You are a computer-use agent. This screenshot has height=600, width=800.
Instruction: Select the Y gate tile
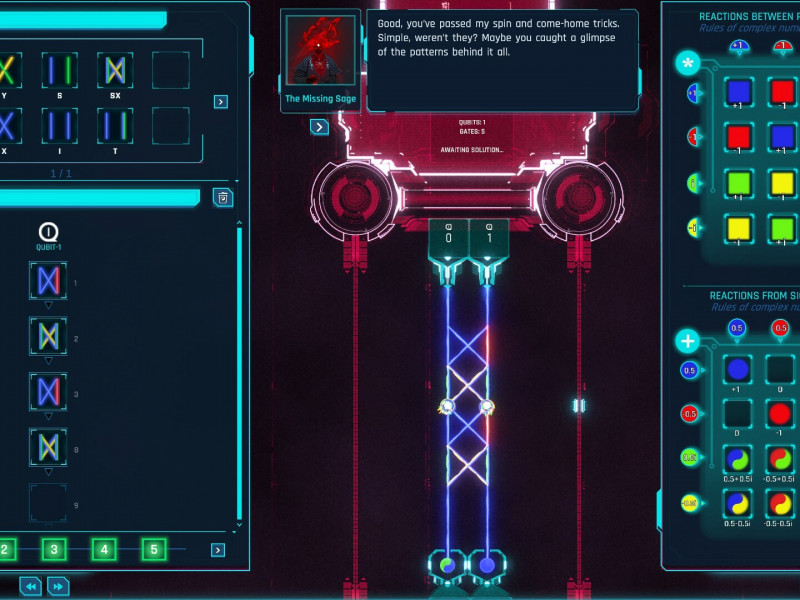coord(5,71)
